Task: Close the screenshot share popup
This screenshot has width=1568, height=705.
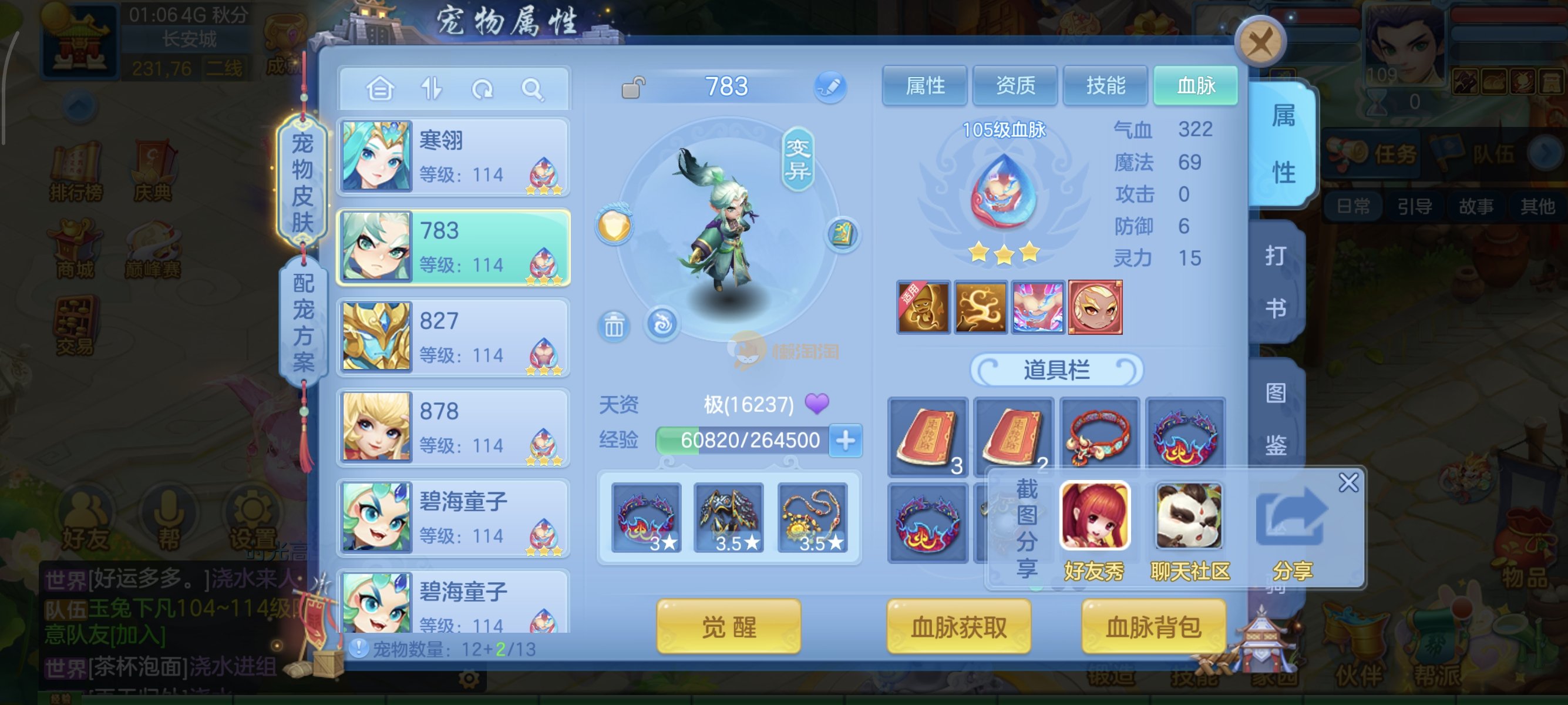Action: pos(1348,483)
